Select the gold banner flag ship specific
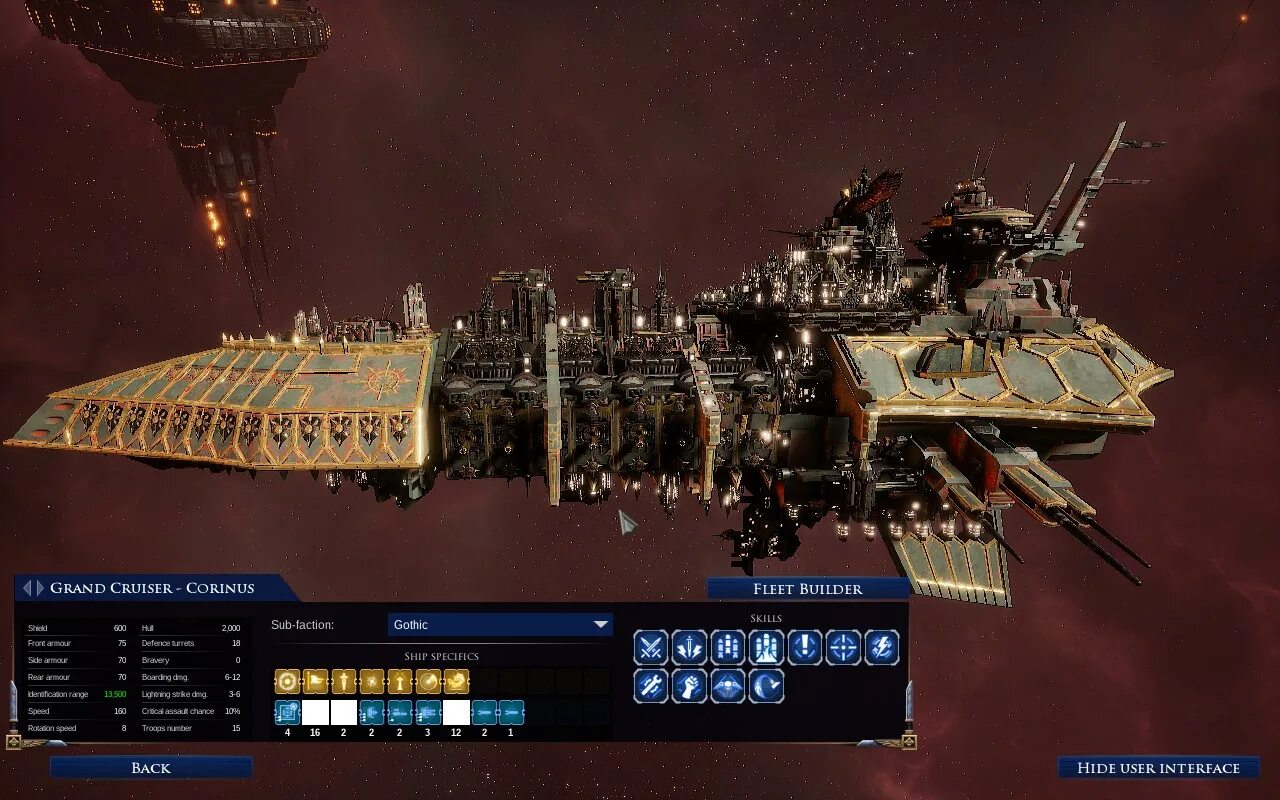The width and height of the screenshot is (1280, 800). point(315,682)
